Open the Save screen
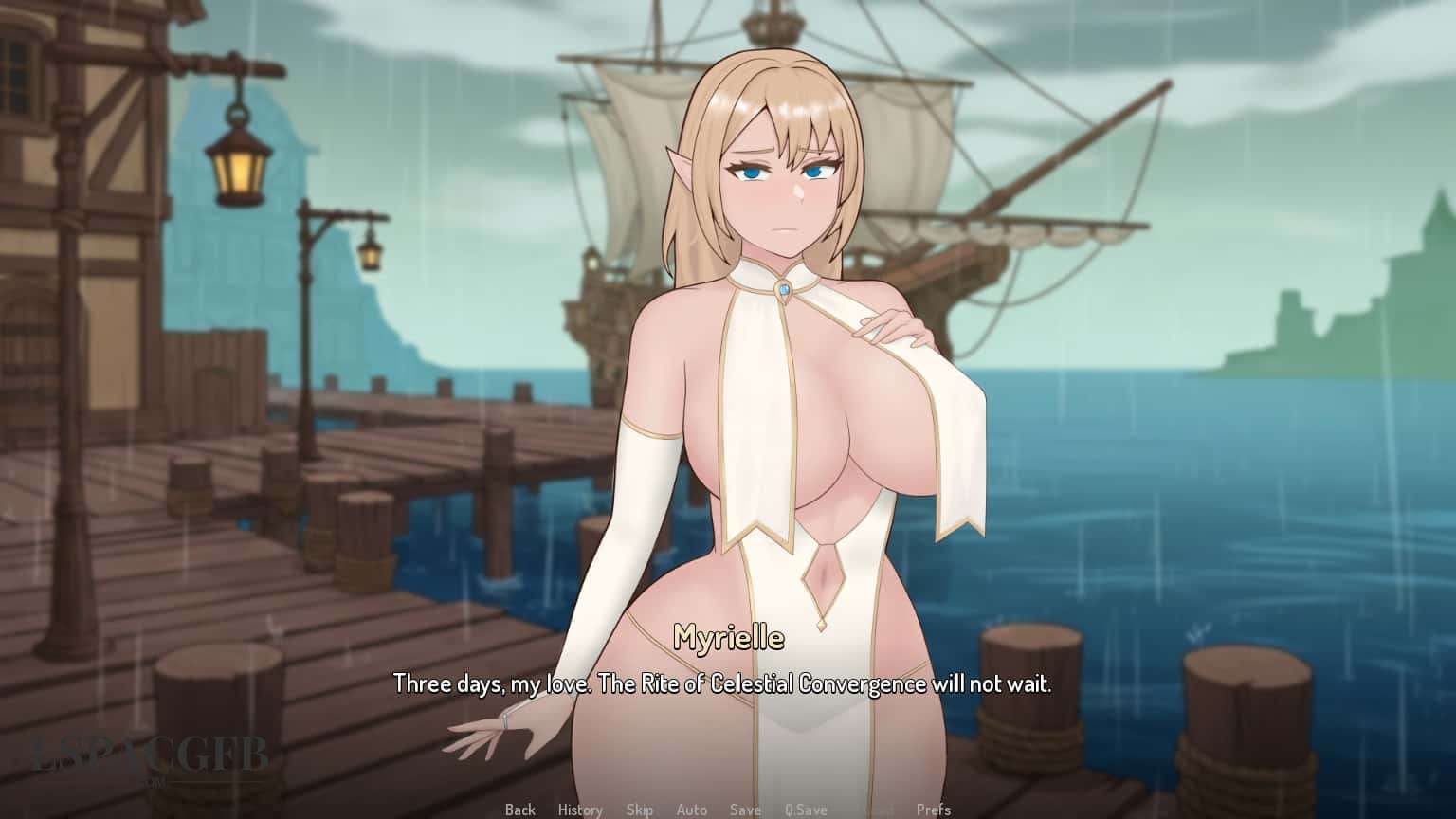Image resolution: width=1456 pixels, height=819 pixels. 745,810
